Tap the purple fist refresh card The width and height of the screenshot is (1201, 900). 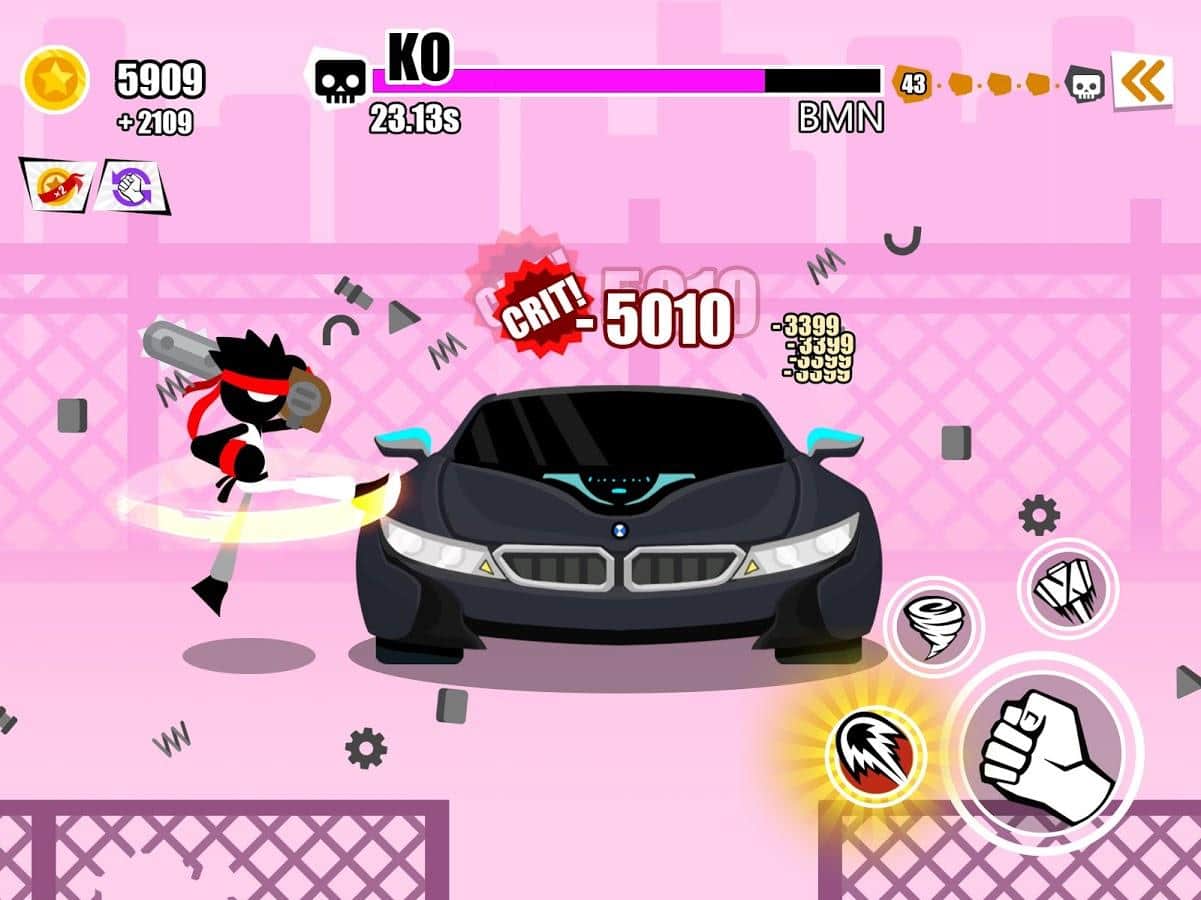click(x=132, y=187)
